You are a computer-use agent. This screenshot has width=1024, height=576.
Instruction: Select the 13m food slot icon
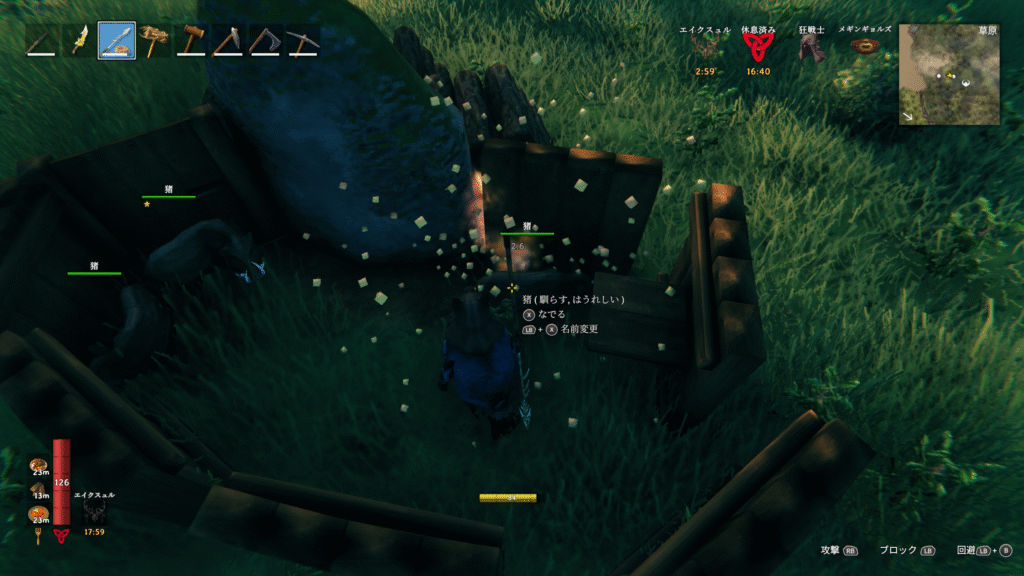[x=39, y=488]
